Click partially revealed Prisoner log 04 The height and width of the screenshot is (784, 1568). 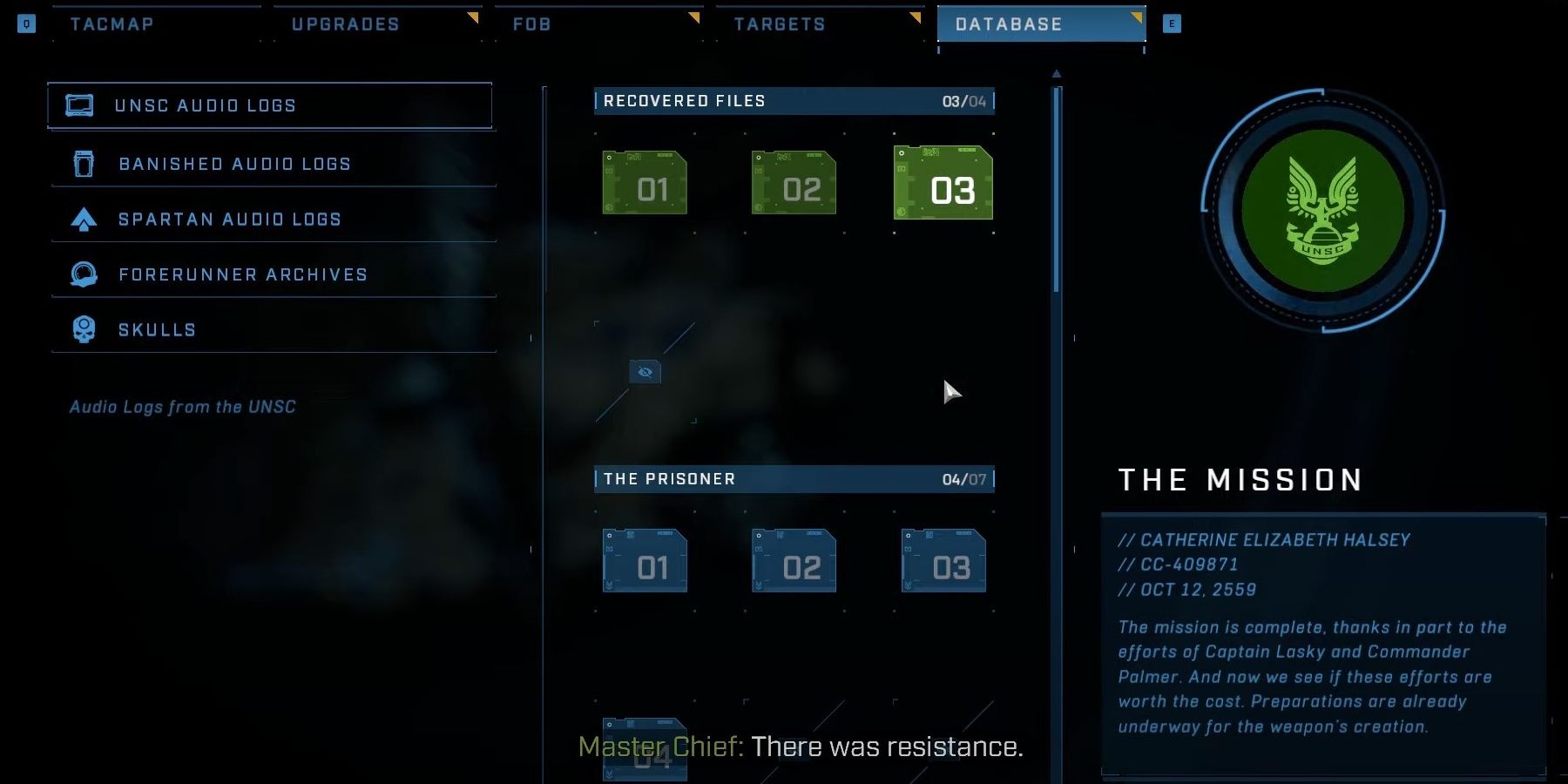[x=645, y=751]
